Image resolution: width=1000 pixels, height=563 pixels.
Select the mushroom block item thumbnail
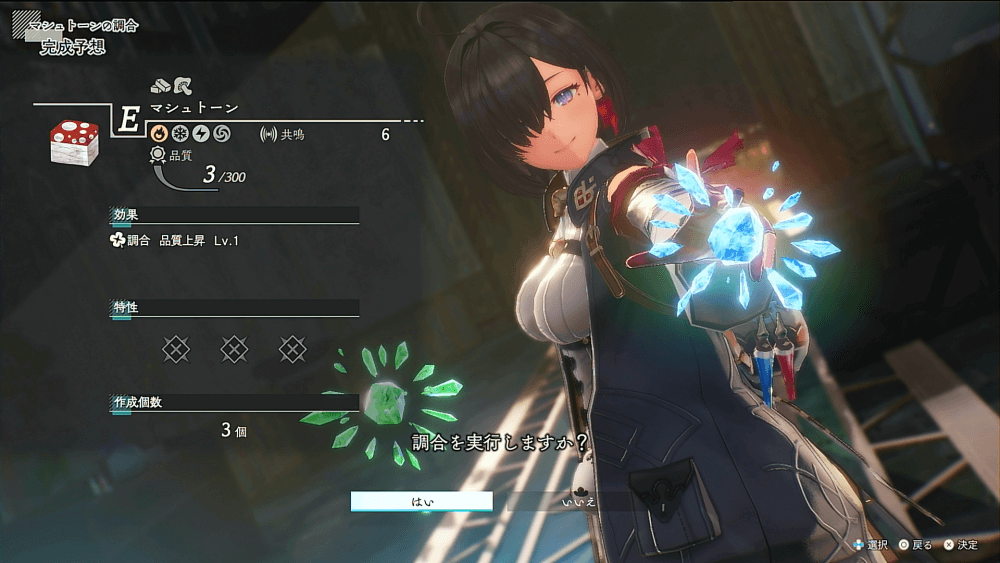tap(74, 142)
